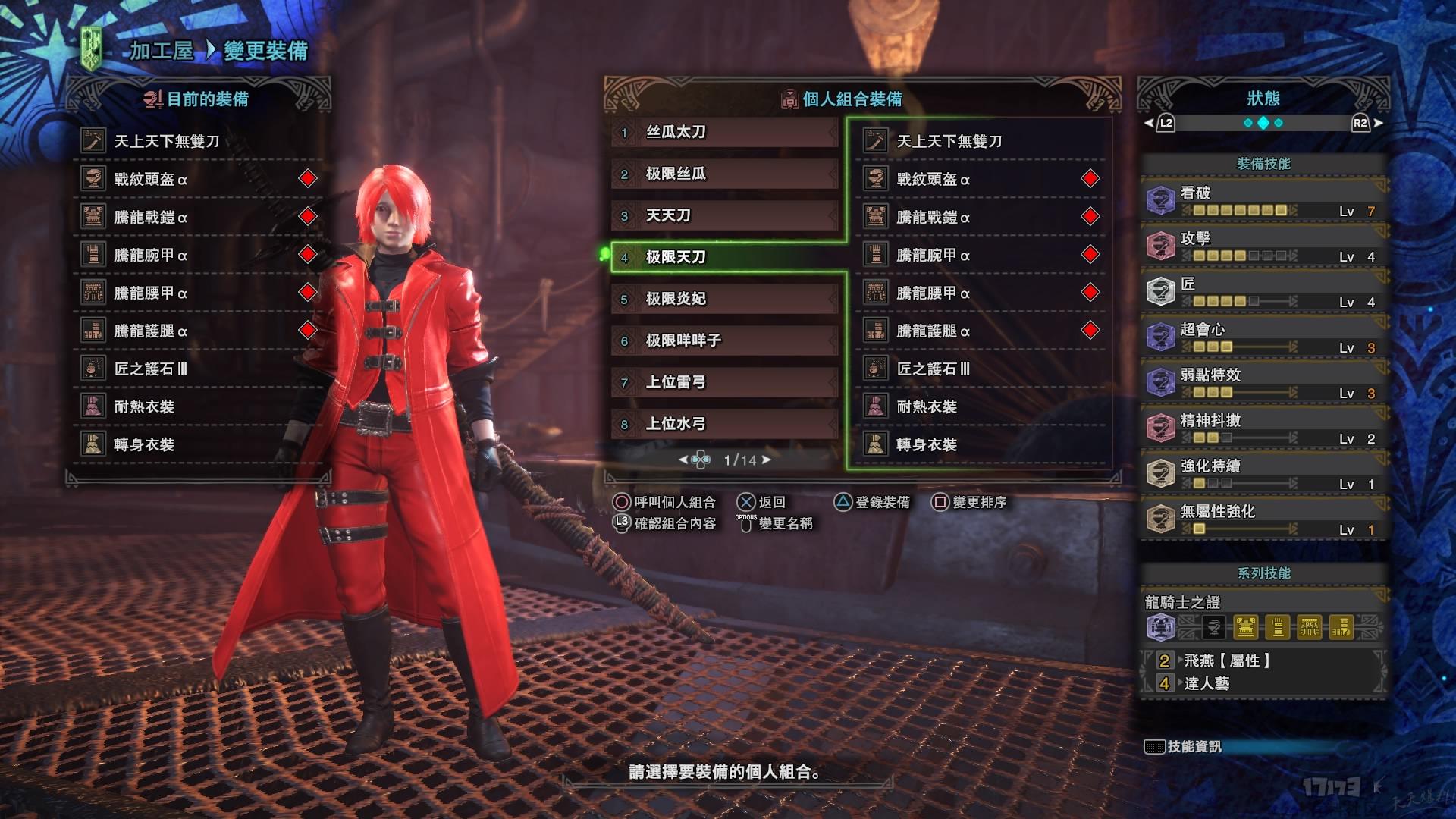Select the 無屬性強化 skill row
Image resolution: width=1456 pixels, height=819 pixels.
[x=1263, y=519]
